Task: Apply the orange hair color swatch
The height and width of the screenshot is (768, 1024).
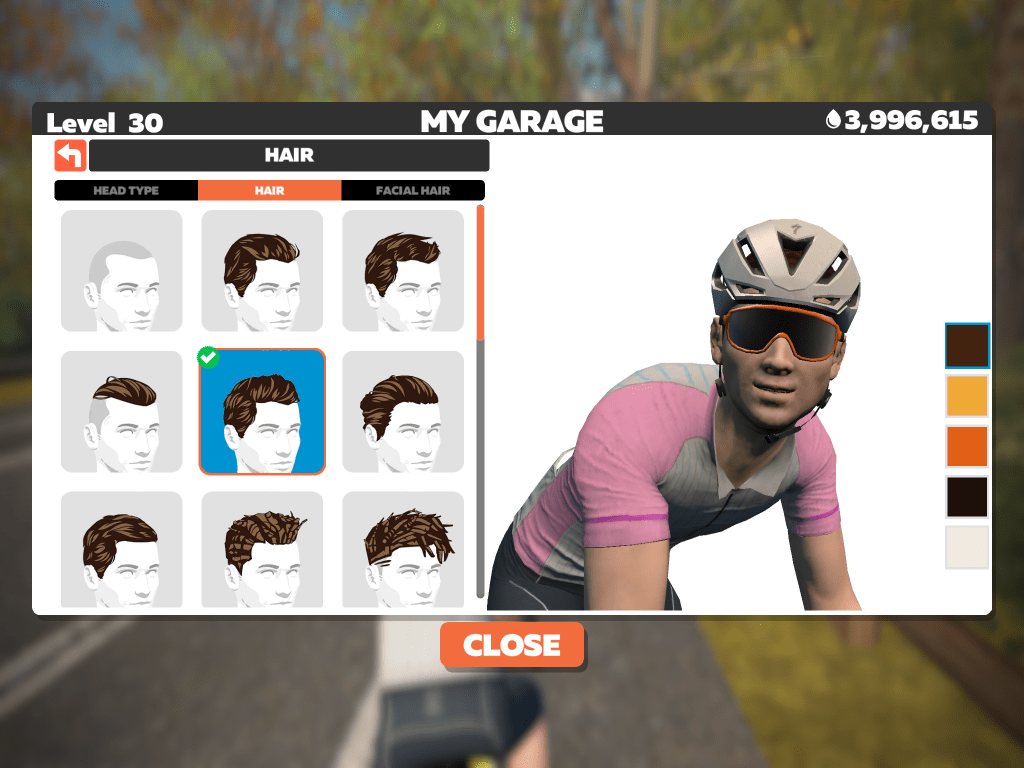Action: (967, 446)
